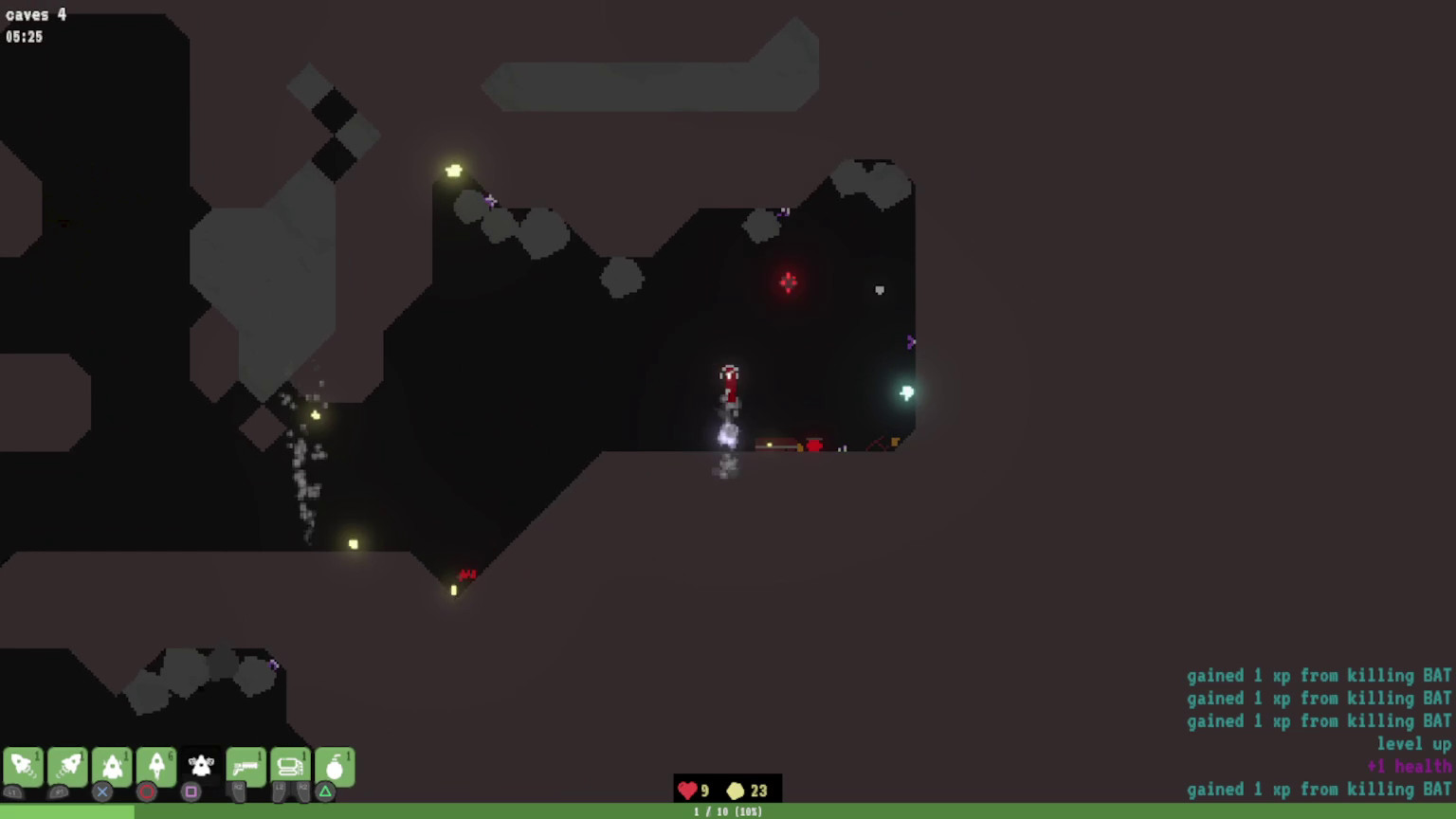Select the spaceship item bound to X
Screen dimensions: 1456x819
(113, 766)
